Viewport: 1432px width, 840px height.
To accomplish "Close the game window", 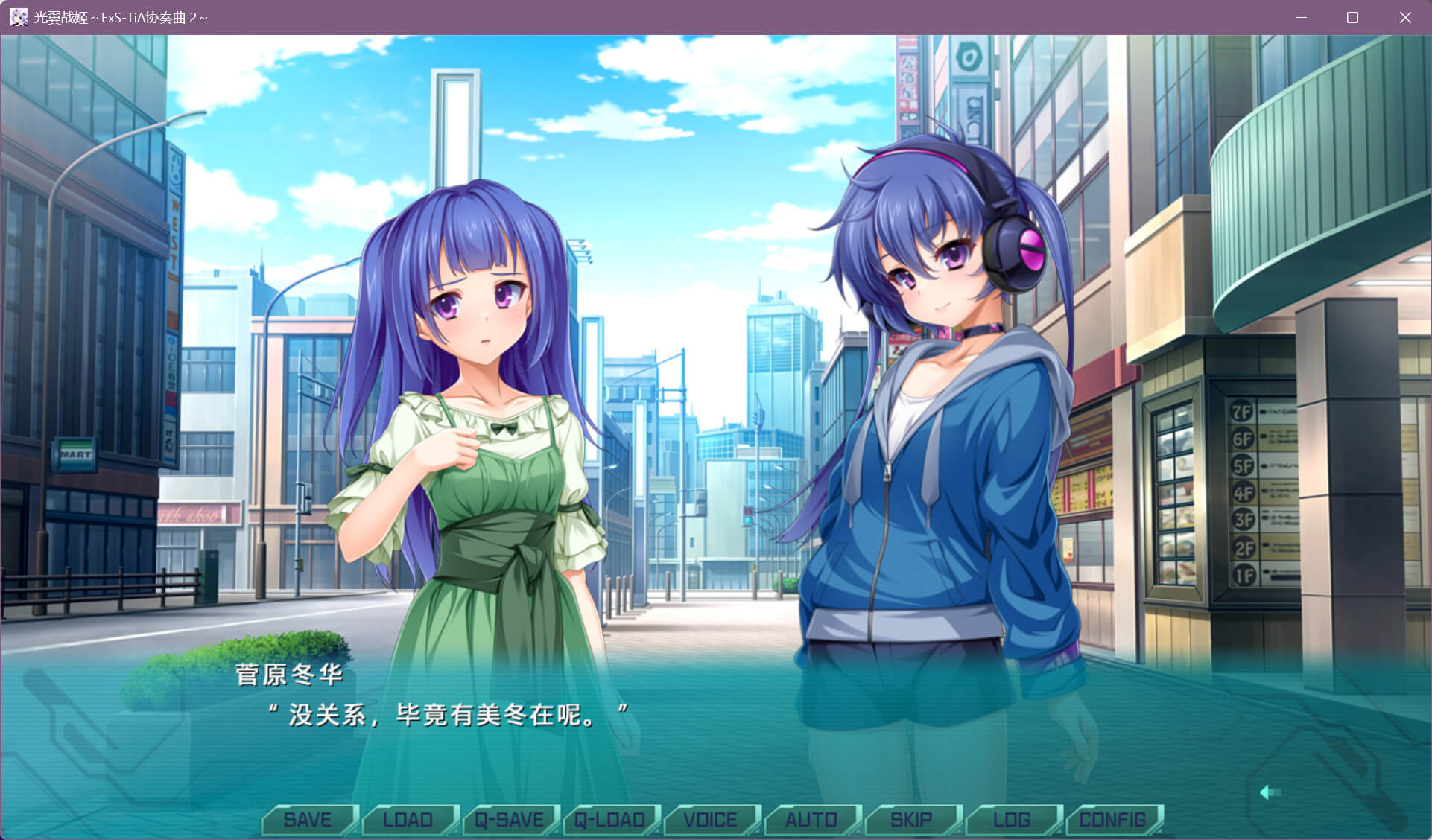I will 1404,17.
